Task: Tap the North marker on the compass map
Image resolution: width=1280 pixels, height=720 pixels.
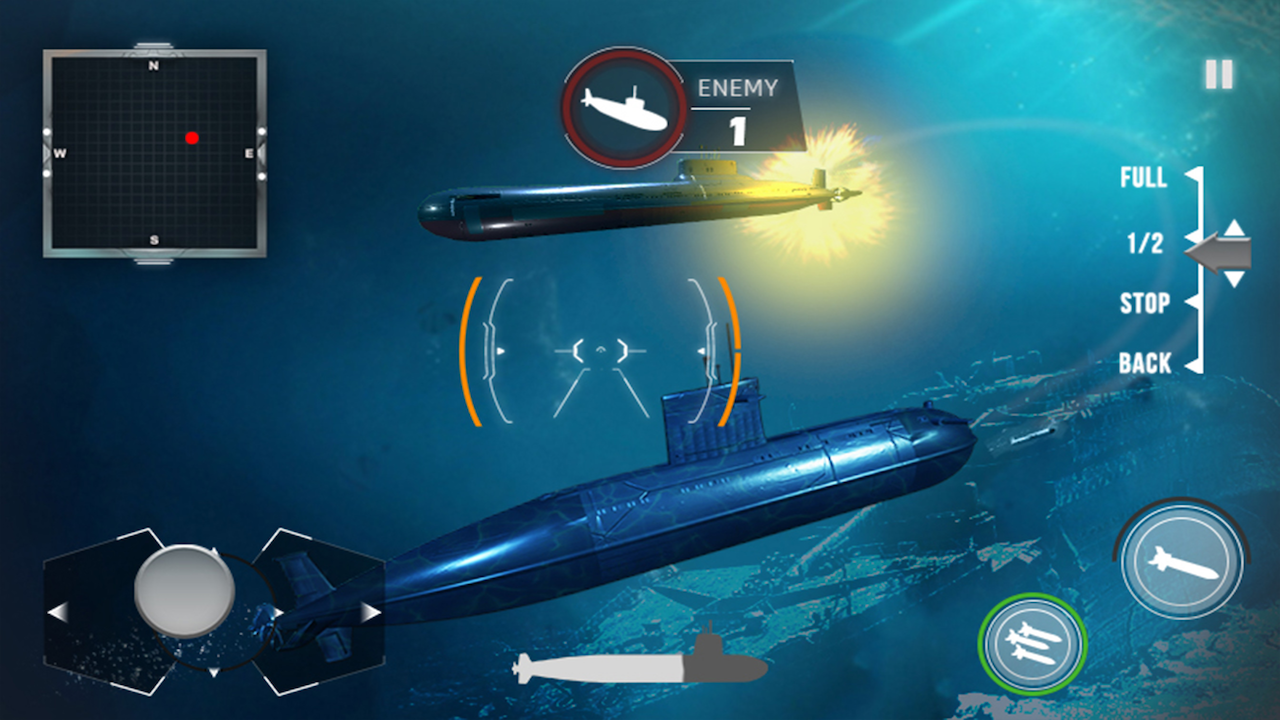Action: pyautogui.click(x=152, y=63)
